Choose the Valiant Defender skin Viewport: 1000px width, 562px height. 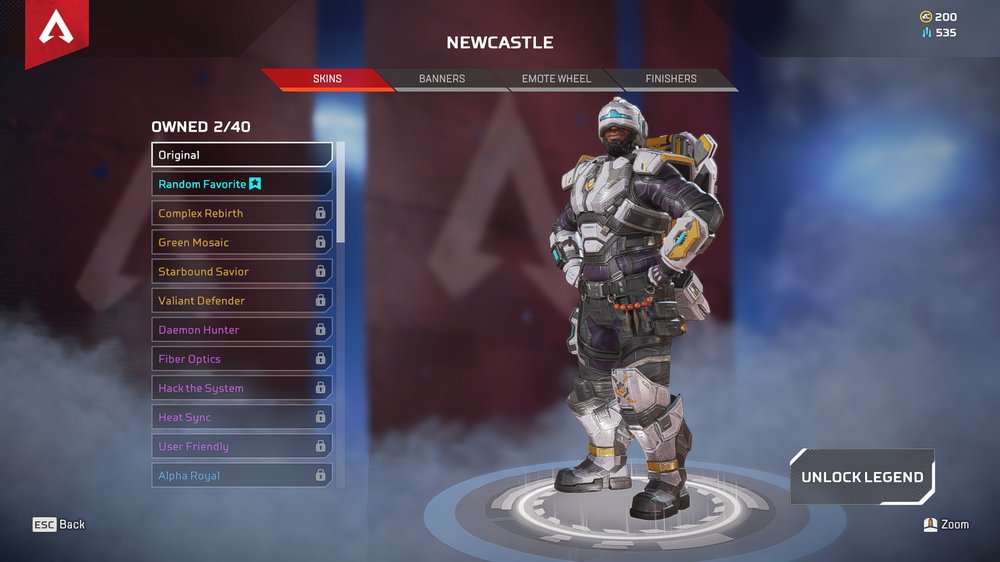(242, 300)
